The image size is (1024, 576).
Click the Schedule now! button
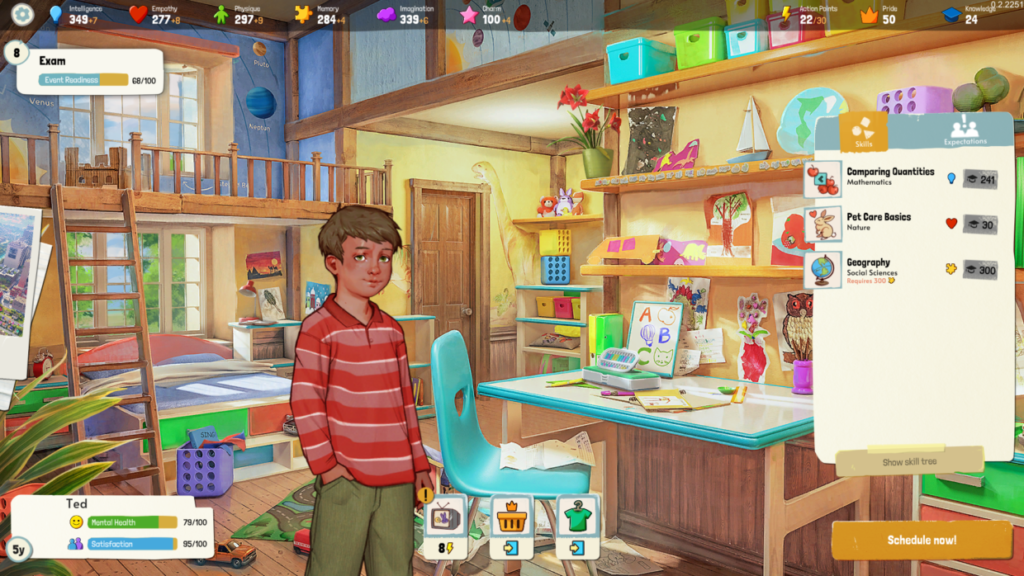point(921,540)
